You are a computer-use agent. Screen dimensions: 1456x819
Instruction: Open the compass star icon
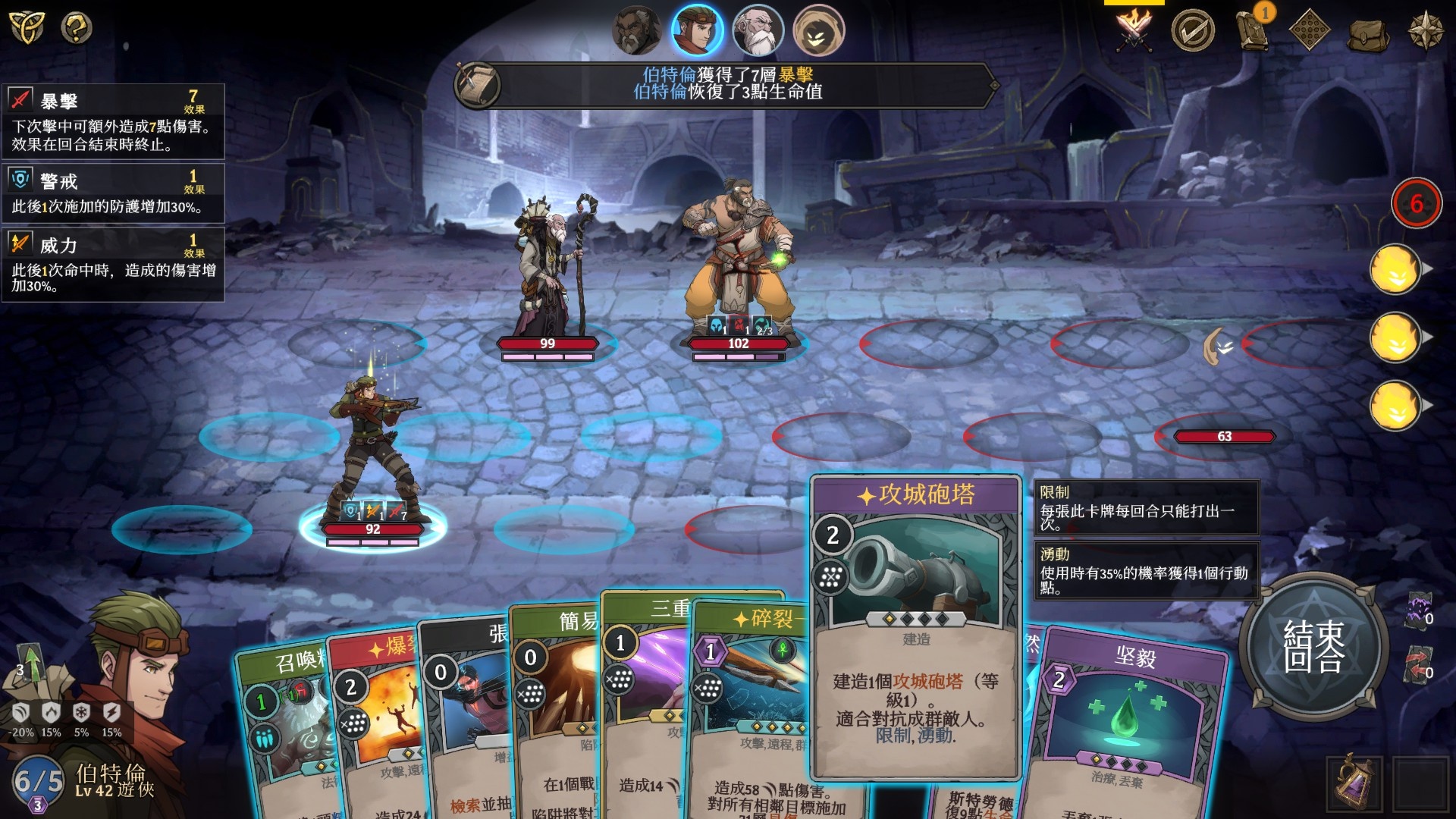pos(1425,31)
